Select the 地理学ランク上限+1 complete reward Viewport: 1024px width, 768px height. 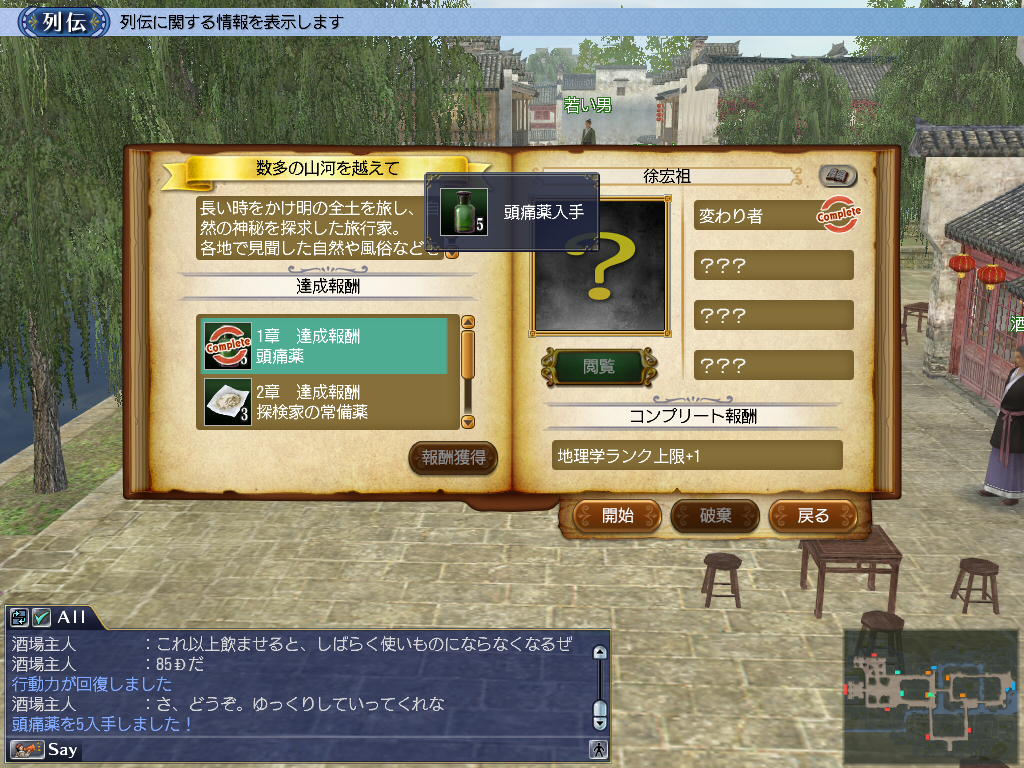696,456
